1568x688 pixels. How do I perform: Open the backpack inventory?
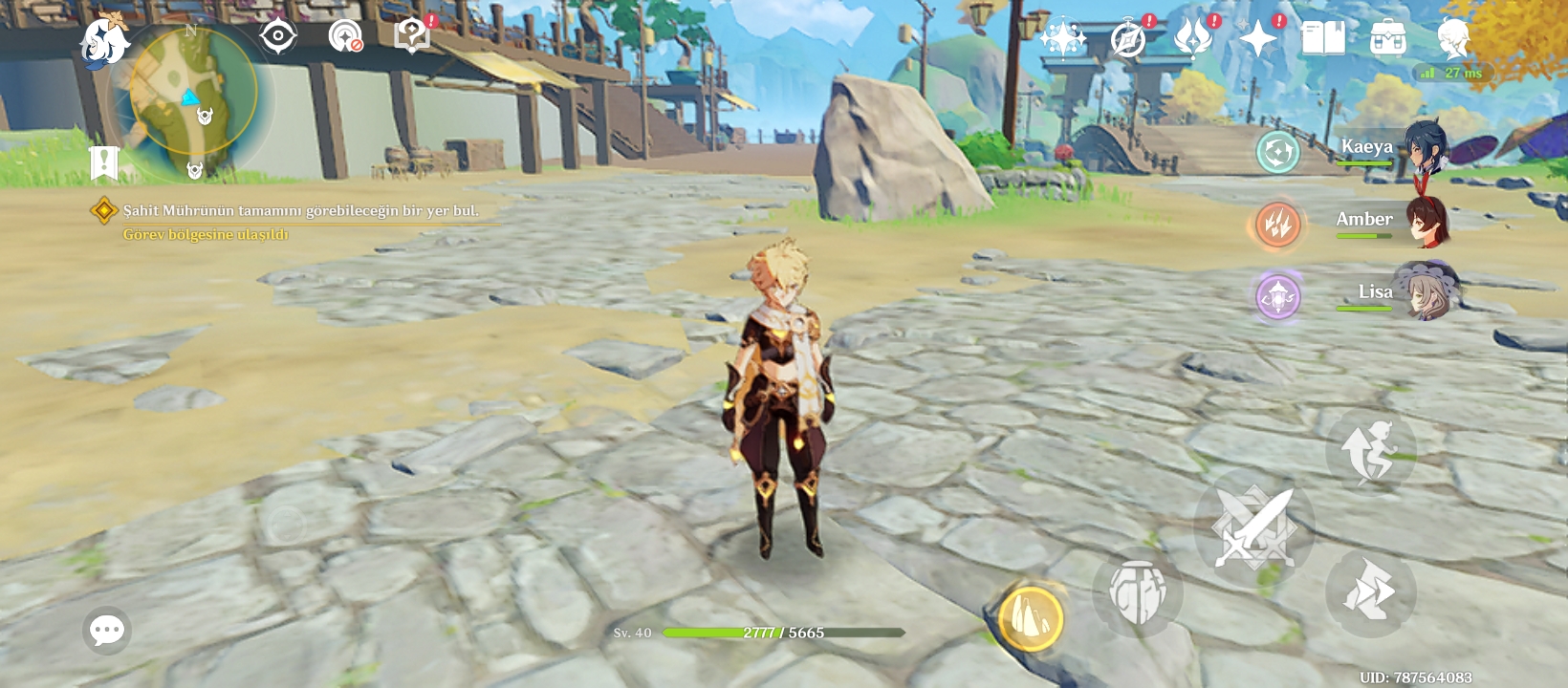pos(1388,38)
